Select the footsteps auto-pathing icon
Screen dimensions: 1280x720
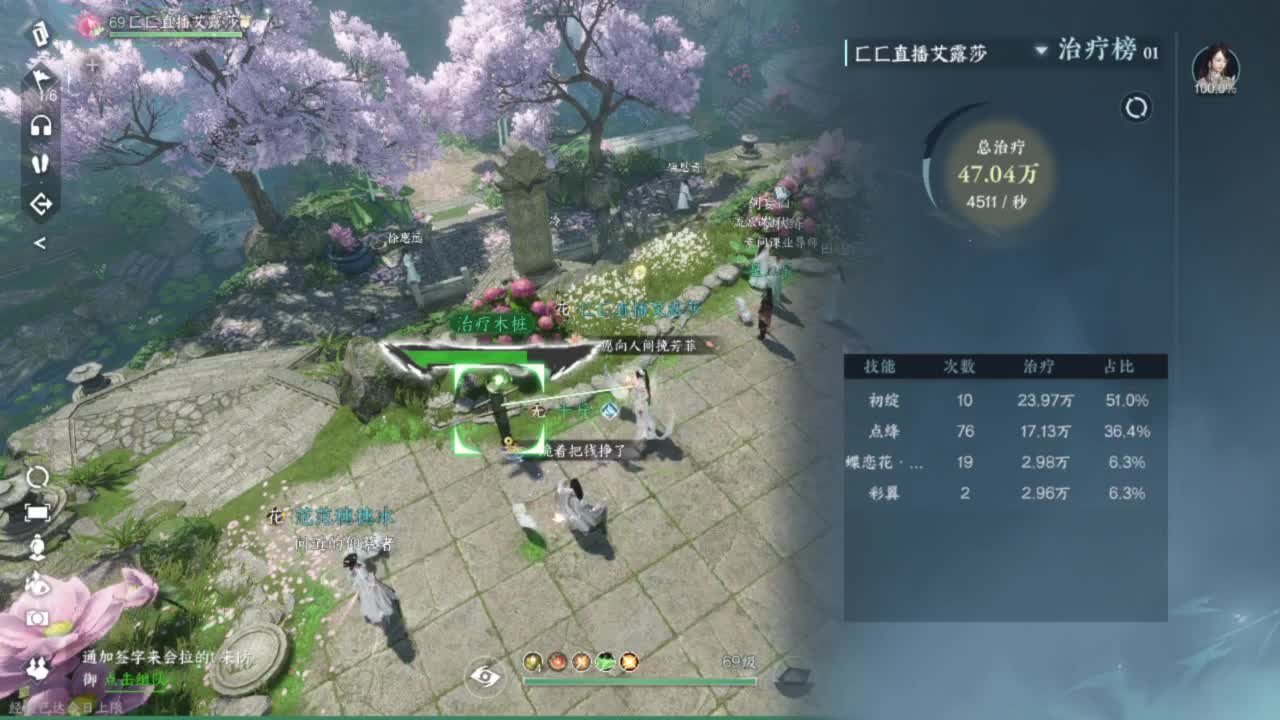[40, 162]
